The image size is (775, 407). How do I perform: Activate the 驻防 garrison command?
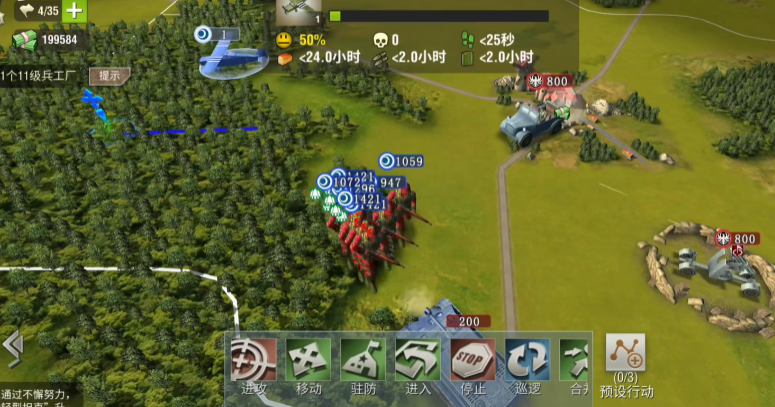(363, 360)
